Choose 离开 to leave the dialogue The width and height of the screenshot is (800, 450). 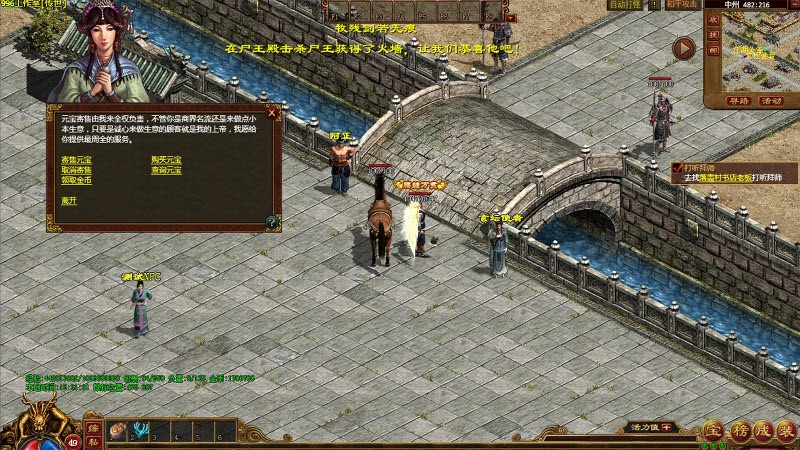[x=69, y=200]
